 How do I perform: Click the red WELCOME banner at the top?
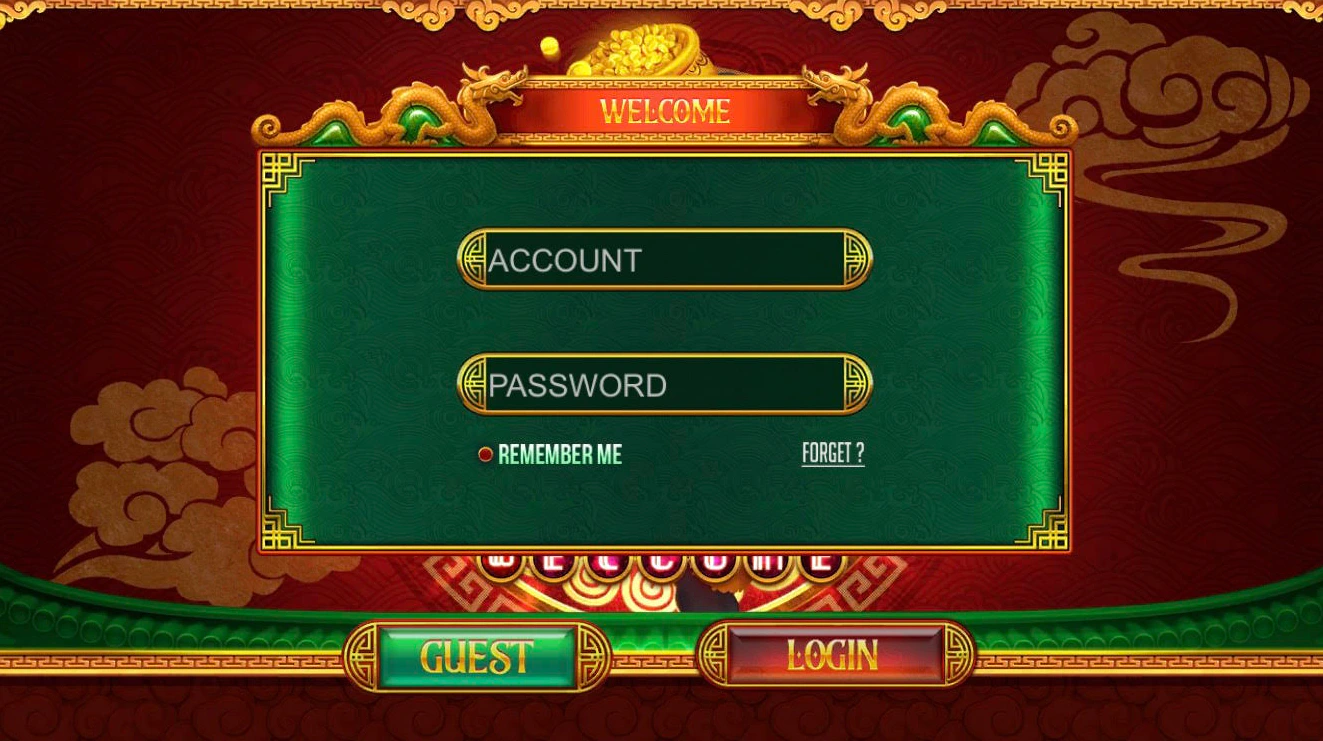point(663,110)
